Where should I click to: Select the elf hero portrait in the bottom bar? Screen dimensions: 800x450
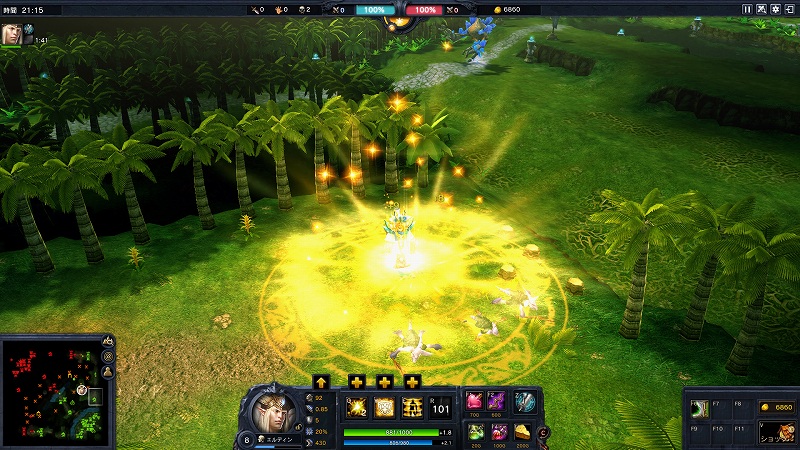[272, 409]
